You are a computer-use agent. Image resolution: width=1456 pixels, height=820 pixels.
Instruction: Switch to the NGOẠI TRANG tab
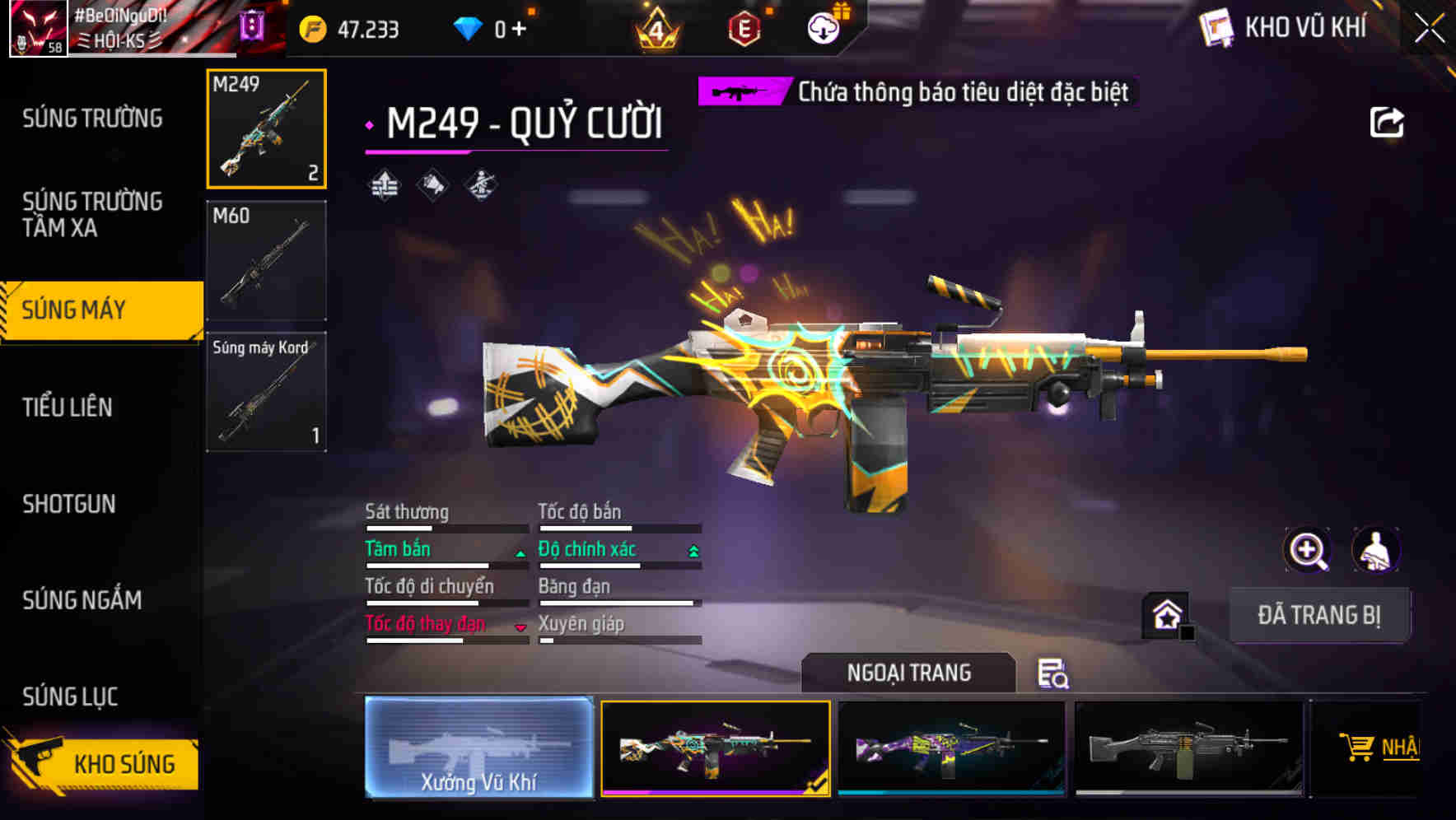908,673
